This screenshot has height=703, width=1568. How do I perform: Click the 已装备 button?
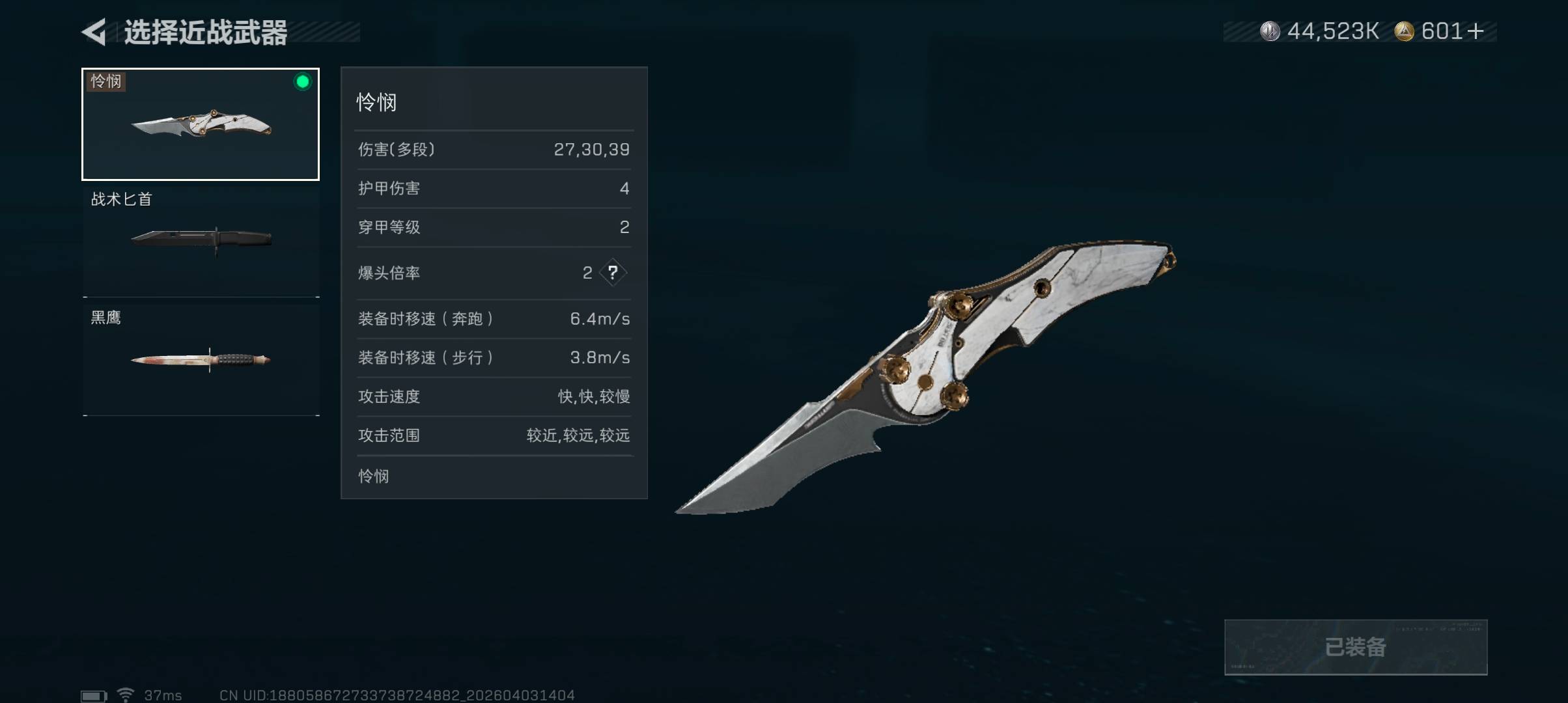(x=1355, y=647)
